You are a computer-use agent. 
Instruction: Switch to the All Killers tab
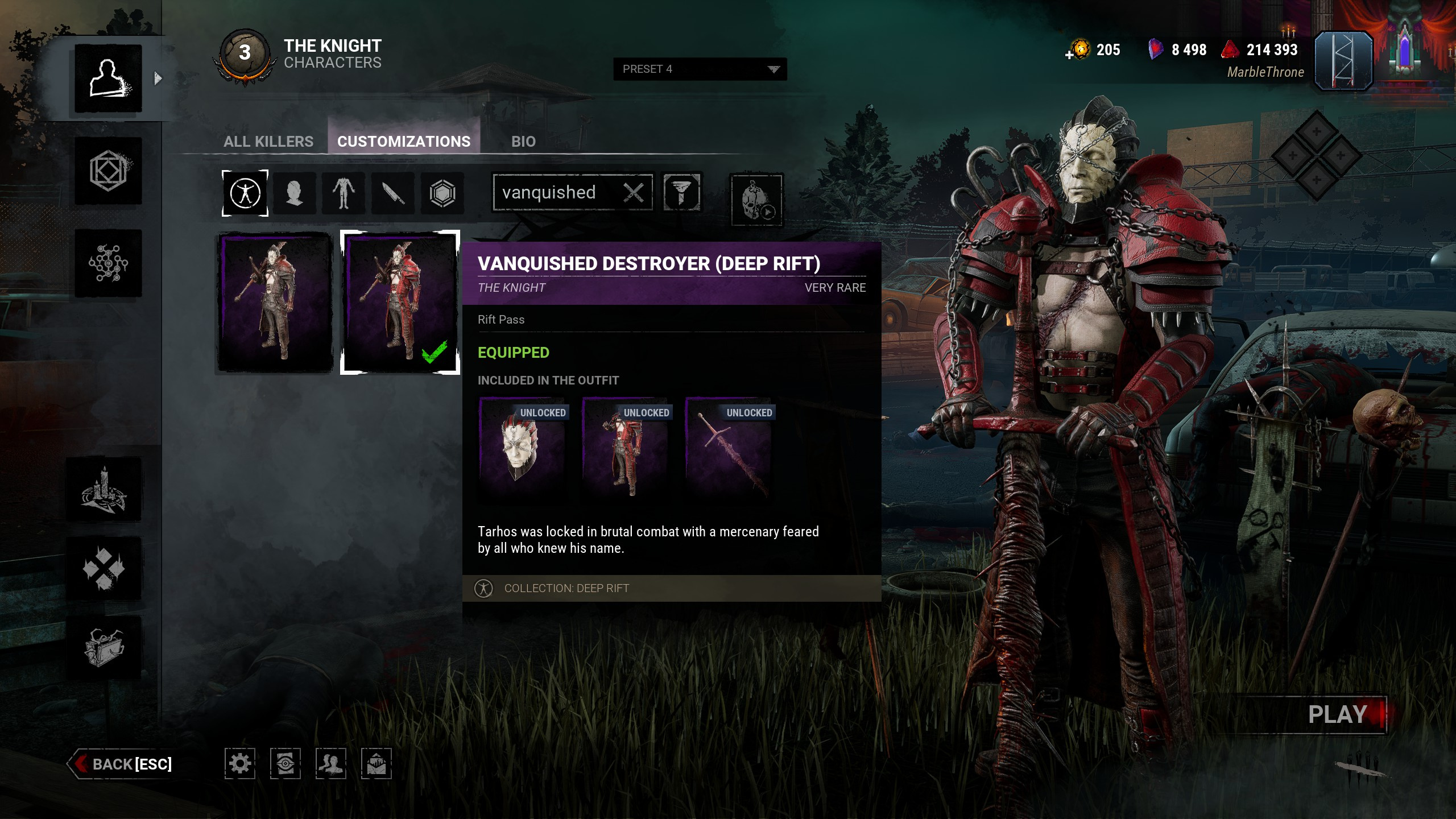coord(268,141)
